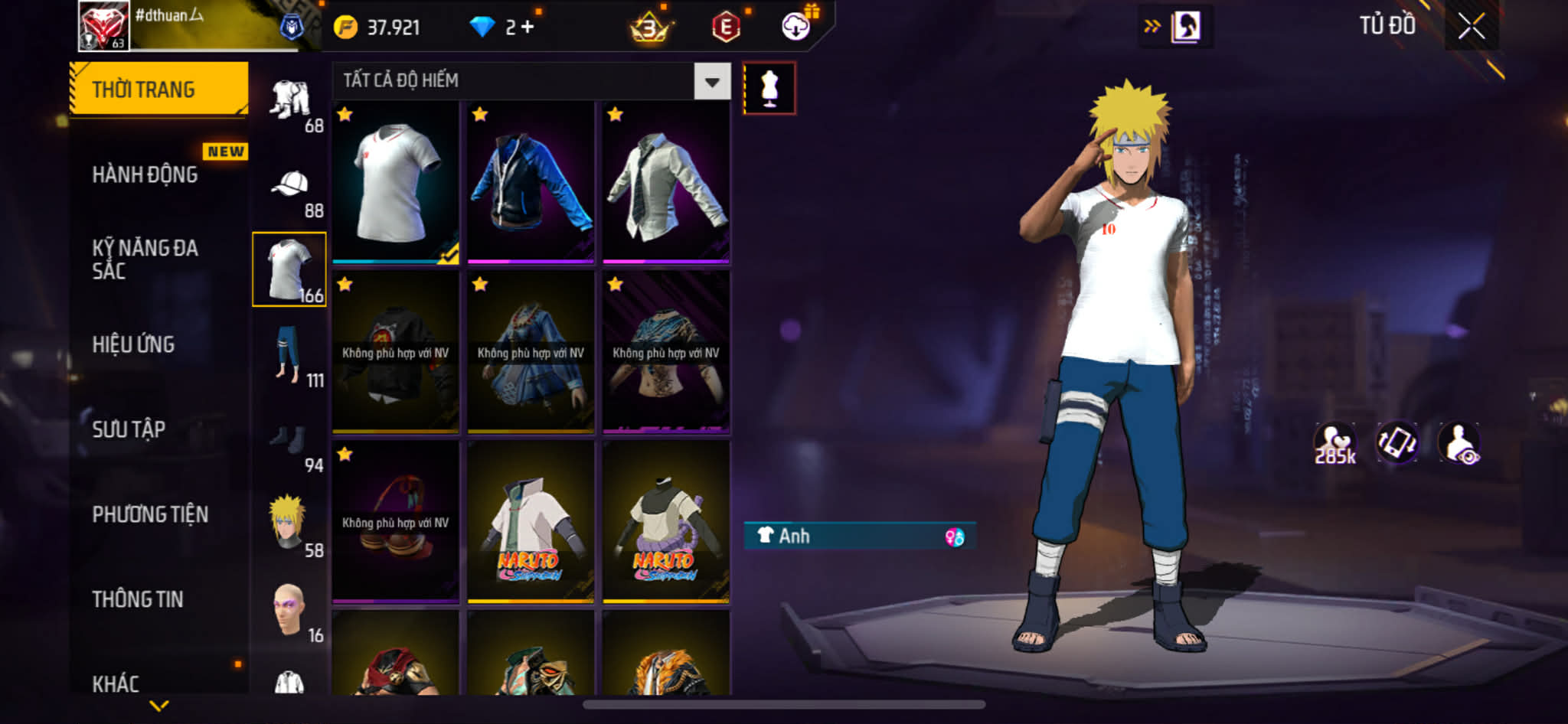Select the shoes category with 94 items

click(x=291, y=444)
